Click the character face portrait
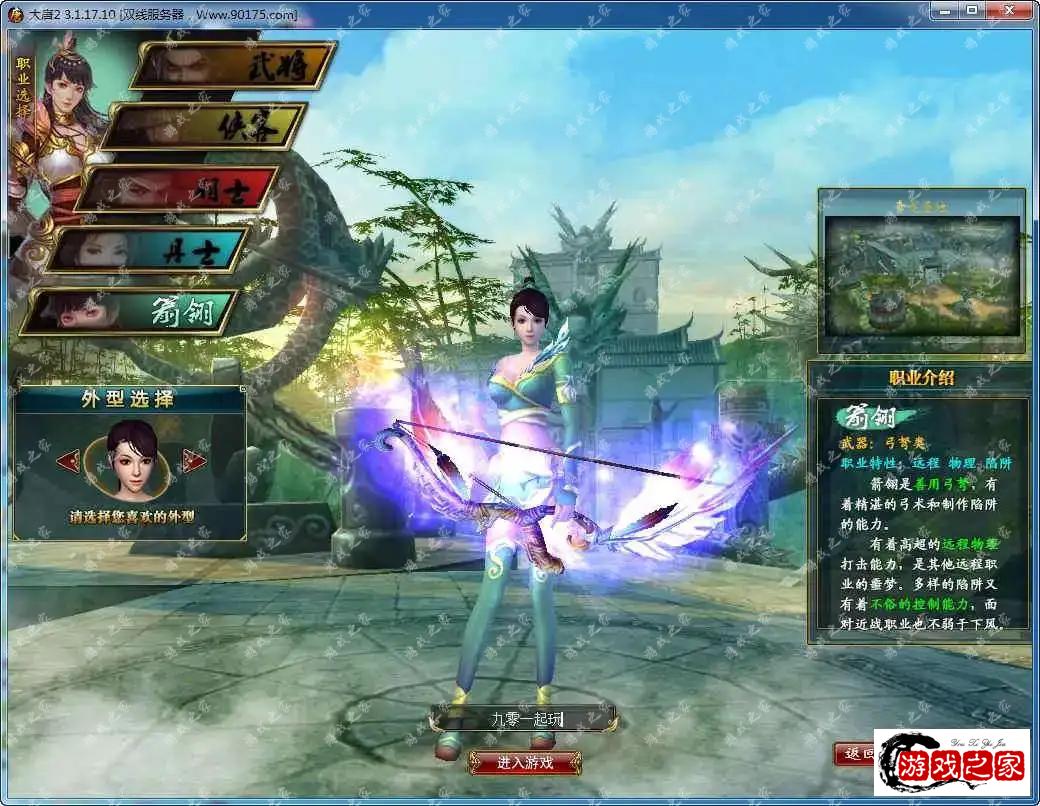The image size is (1040, 806). click(130, 460)
